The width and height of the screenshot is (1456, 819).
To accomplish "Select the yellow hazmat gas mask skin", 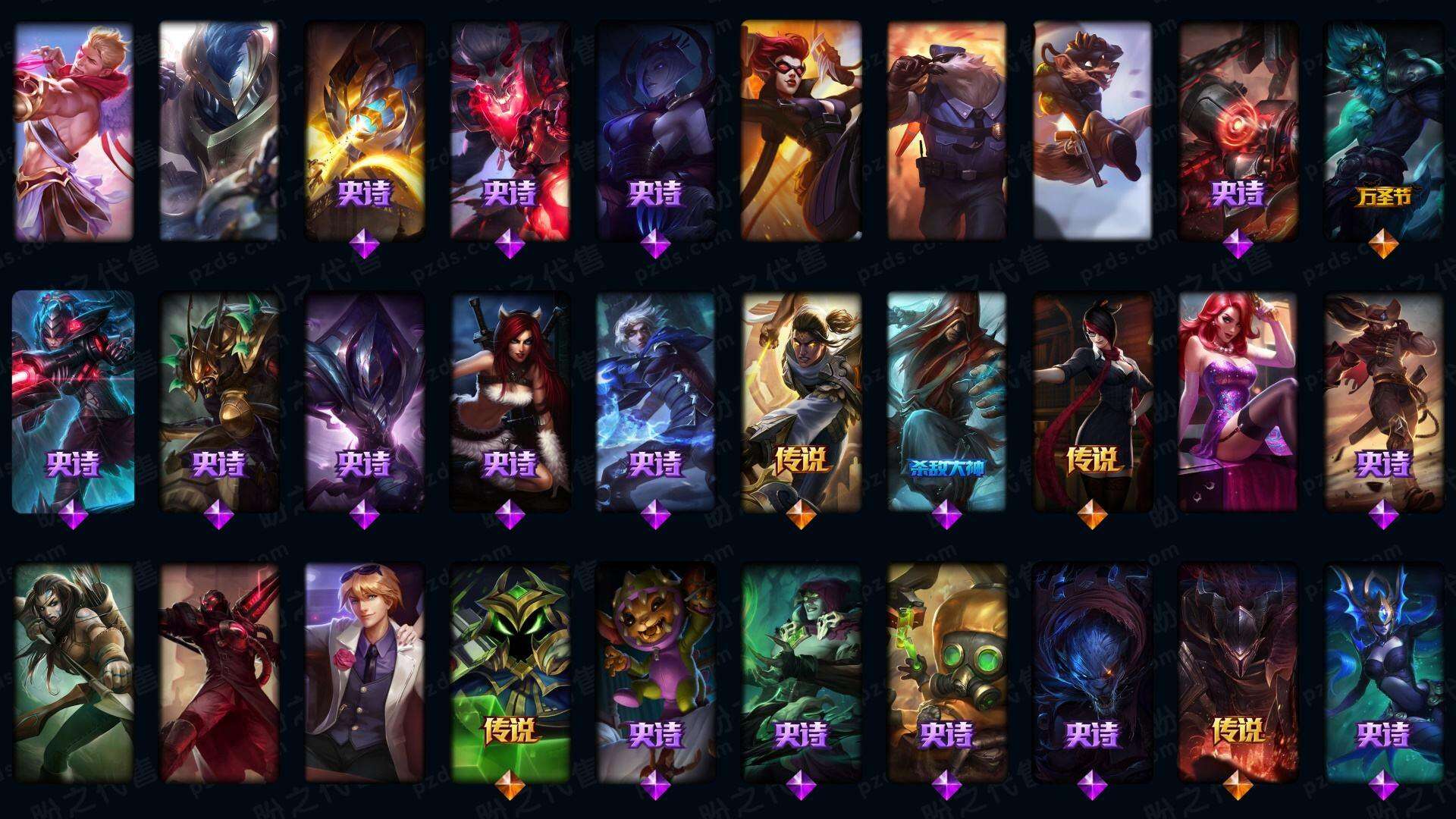I will [x=946, y=672].
